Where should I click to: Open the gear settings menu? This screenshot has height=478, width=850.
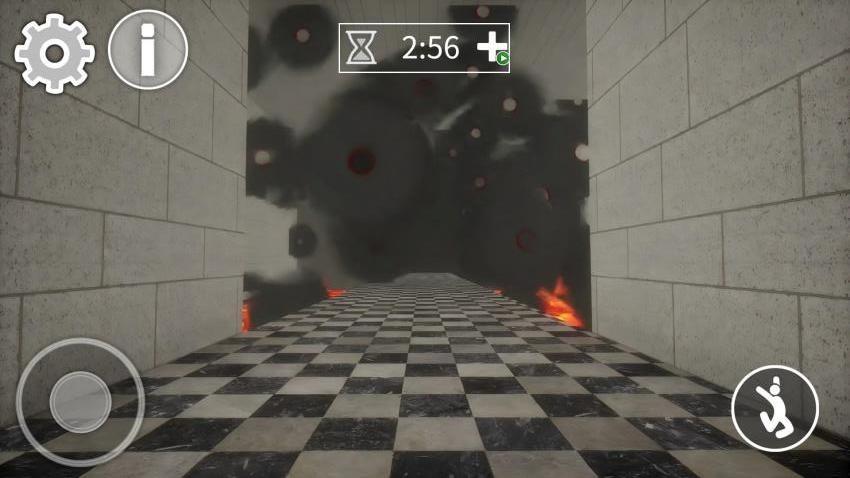[54, 53]
